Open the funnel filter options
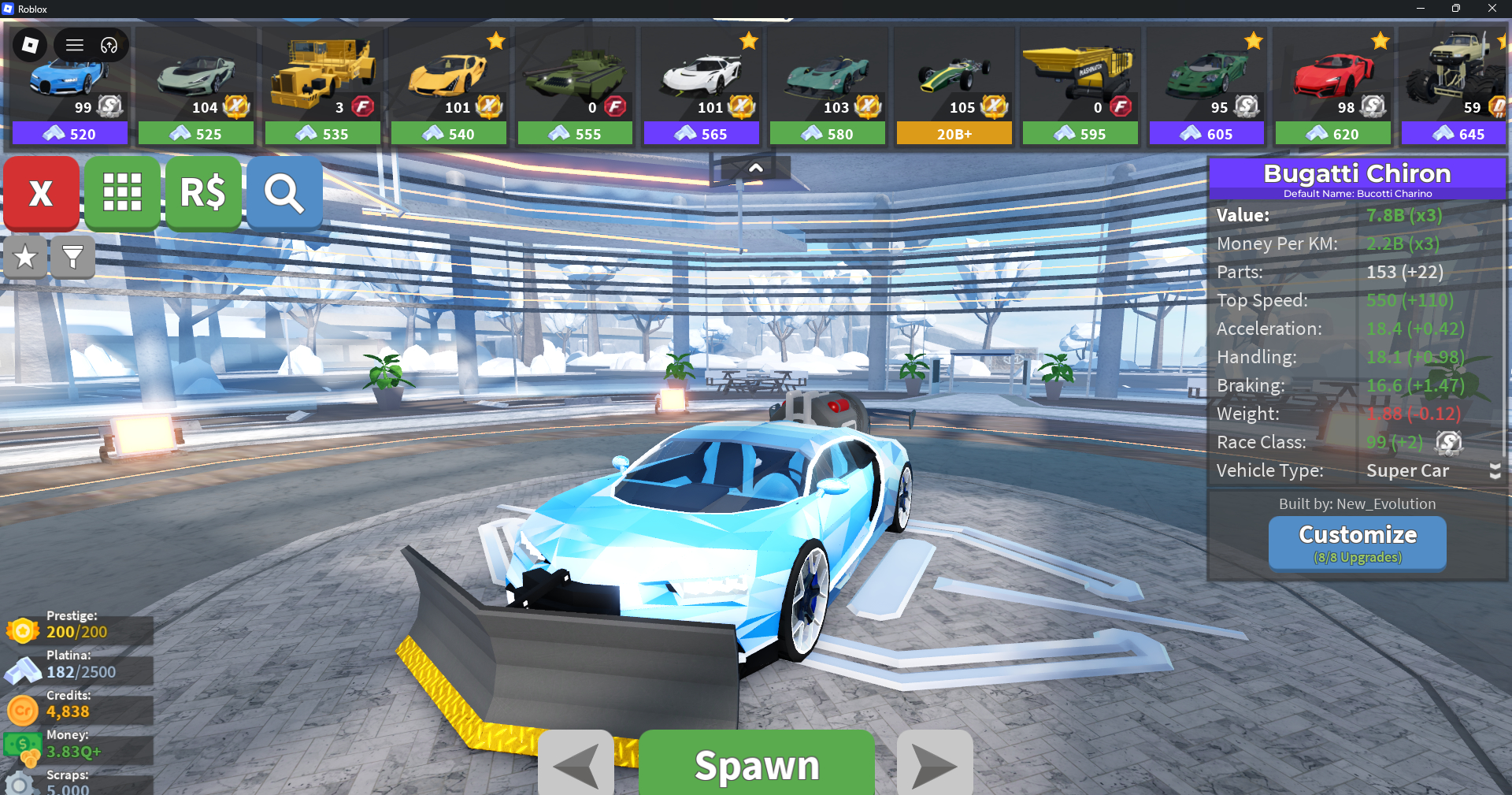Screen dimensions: 1512x795 pos(72,257)
